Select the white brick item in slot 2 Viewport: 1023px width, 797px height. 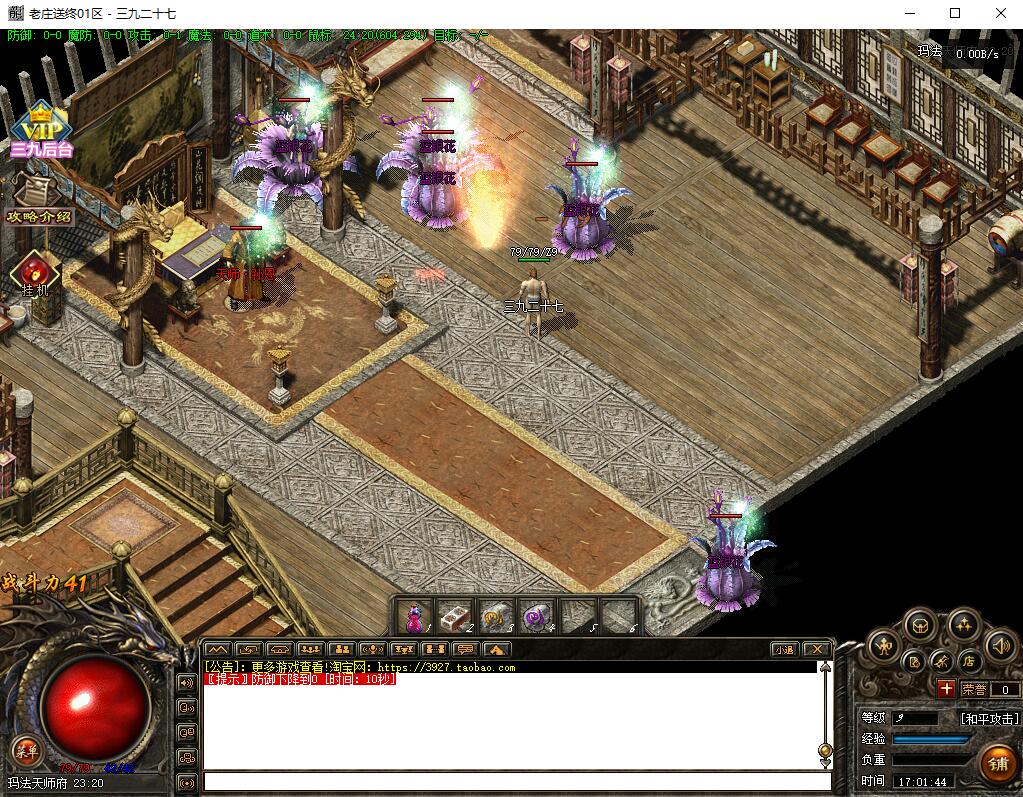pos(456,617)
